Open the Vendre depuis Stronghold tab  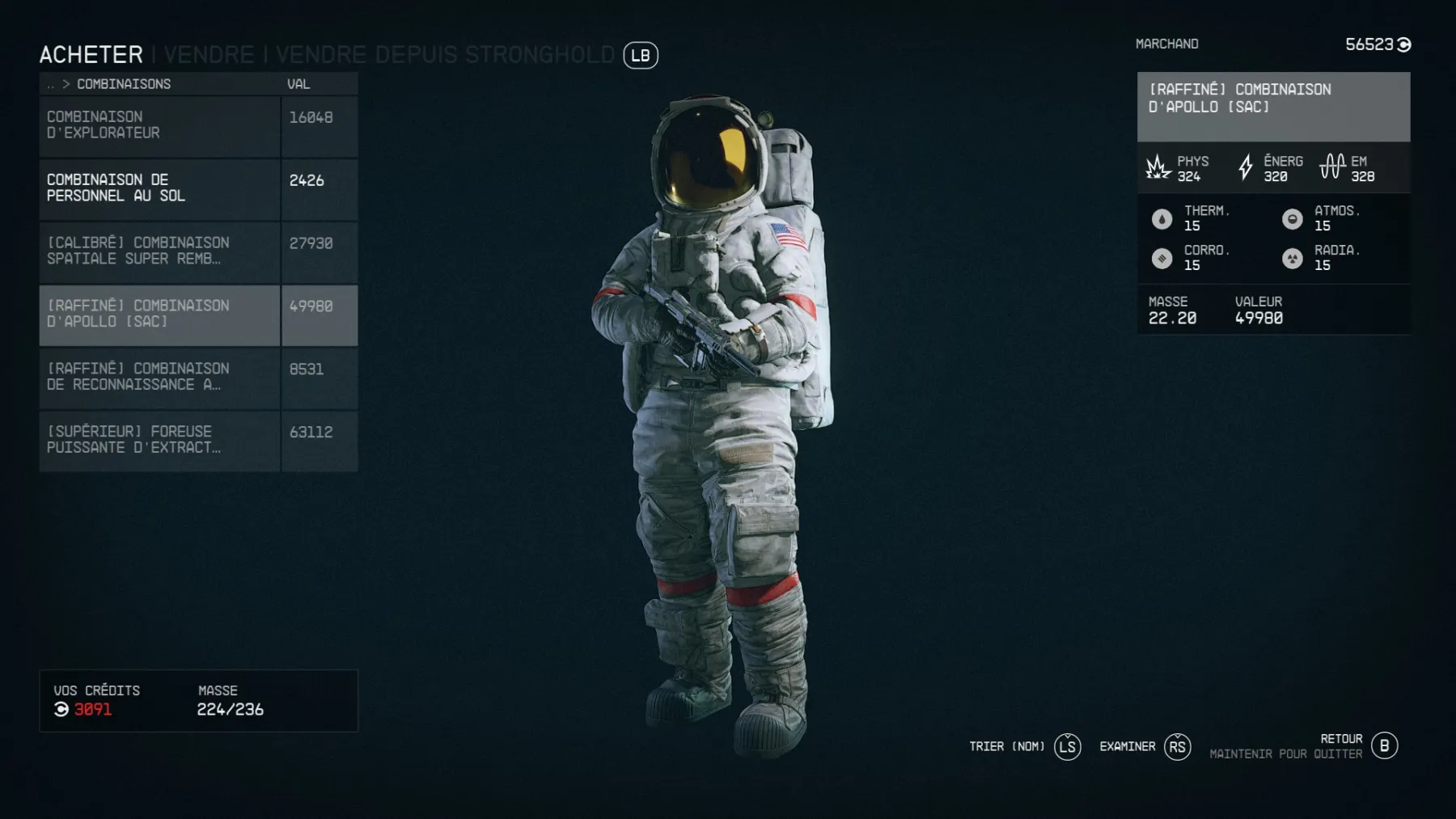pyautogui.click(x=445, y=55)
